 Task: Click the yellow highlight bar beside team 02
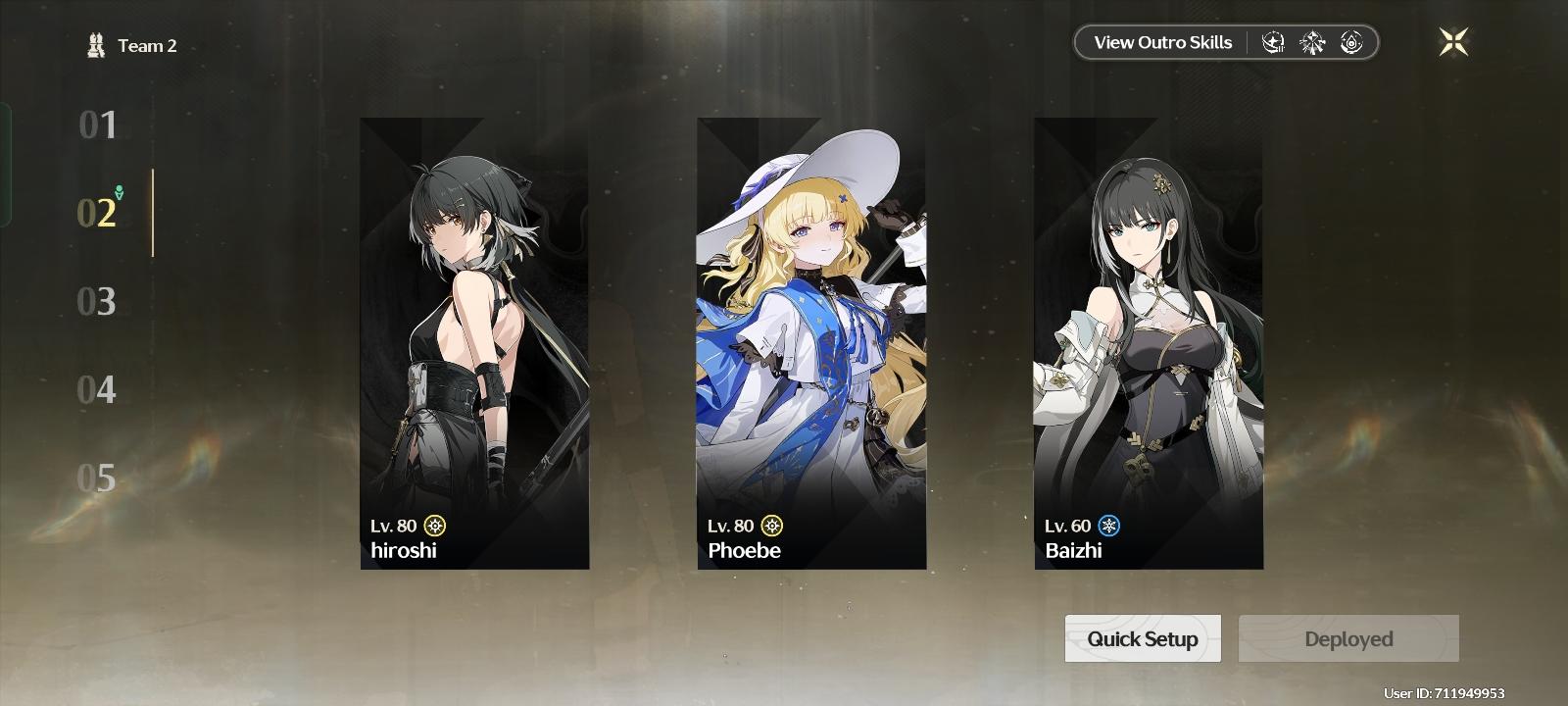point(155,215)
